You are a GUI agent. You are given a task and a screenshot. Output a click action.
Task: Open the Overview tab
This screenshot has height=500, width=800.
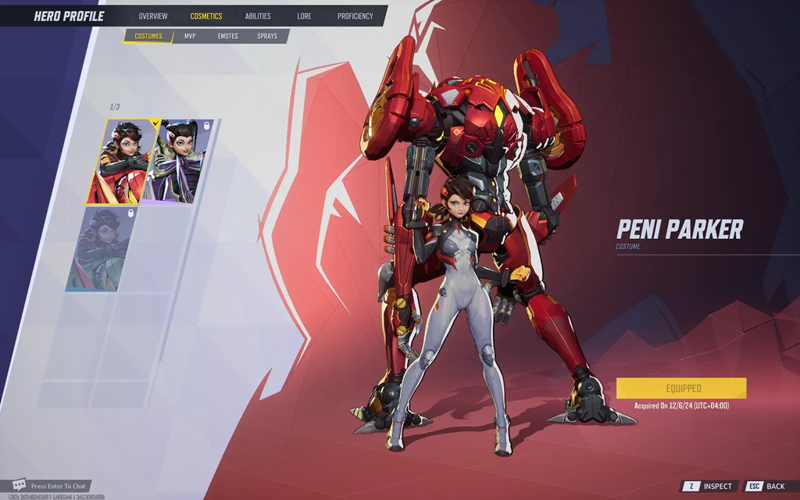click(x=153, y=16)
